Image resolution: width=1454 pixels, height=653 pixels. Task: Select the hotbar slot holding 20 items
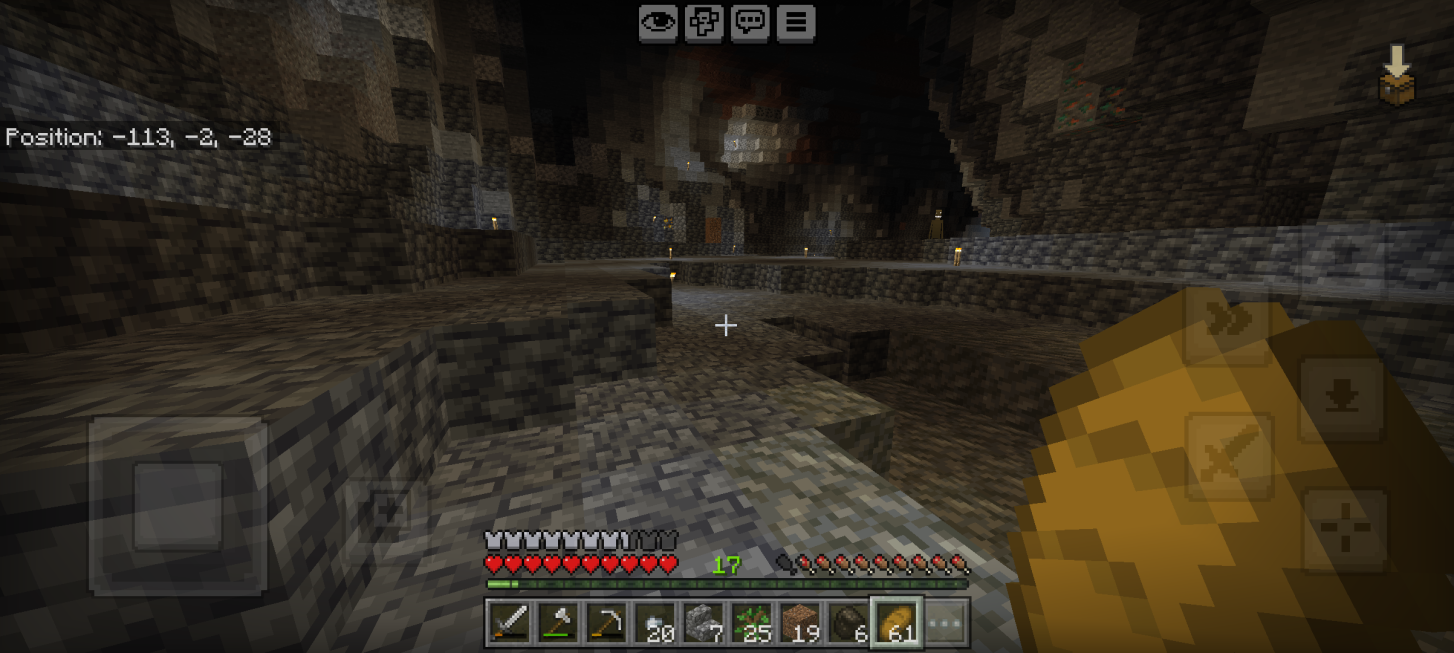tap(654, 622)
